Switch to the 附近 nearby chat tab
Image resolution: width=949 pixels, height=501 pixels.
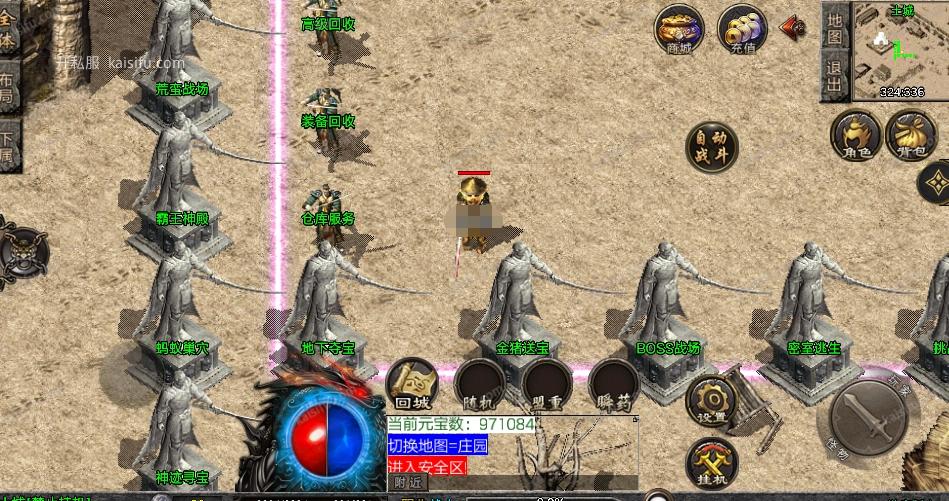point(408,482)
